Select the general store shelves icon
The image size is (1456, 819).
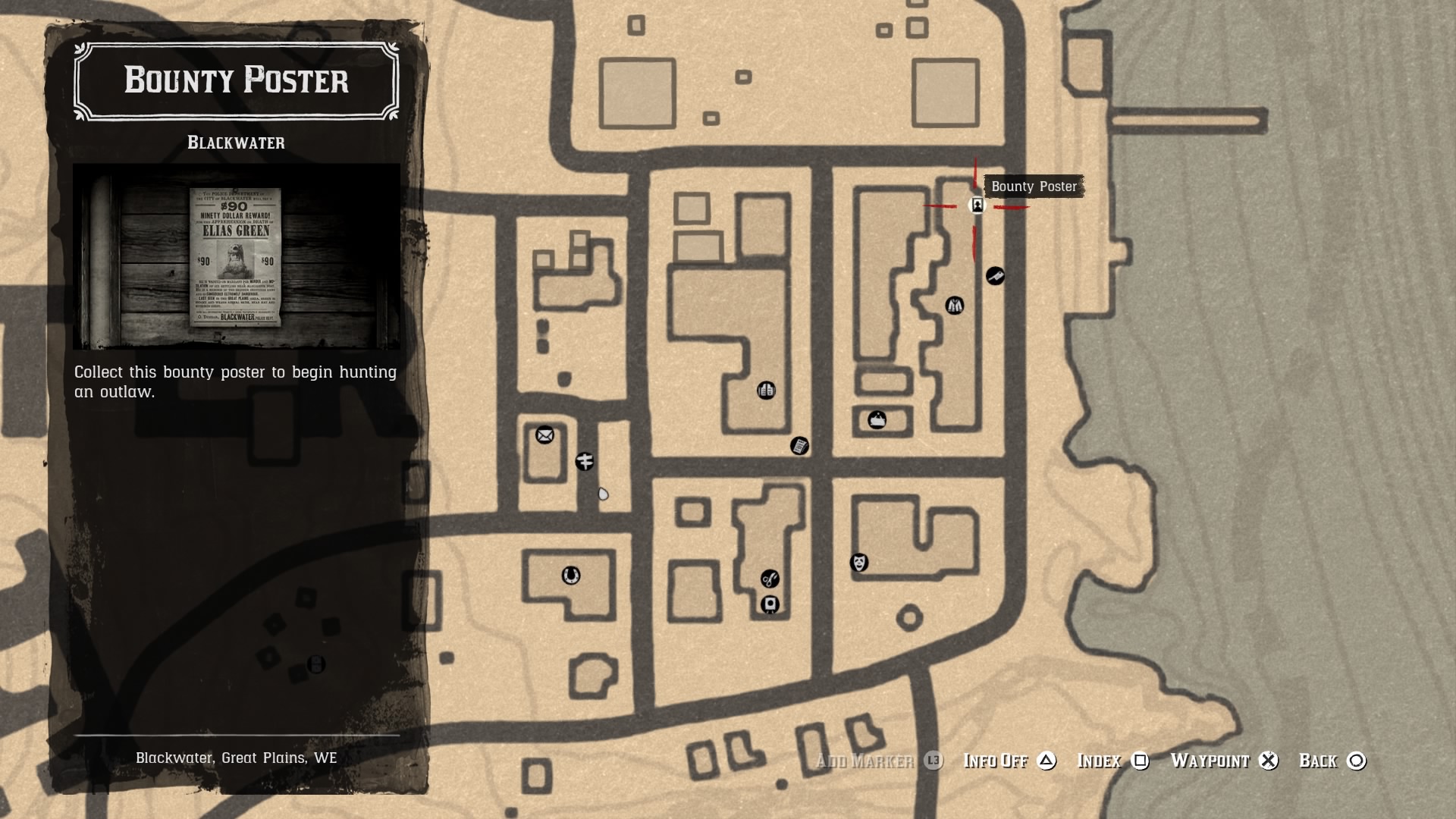pos(766,391)
